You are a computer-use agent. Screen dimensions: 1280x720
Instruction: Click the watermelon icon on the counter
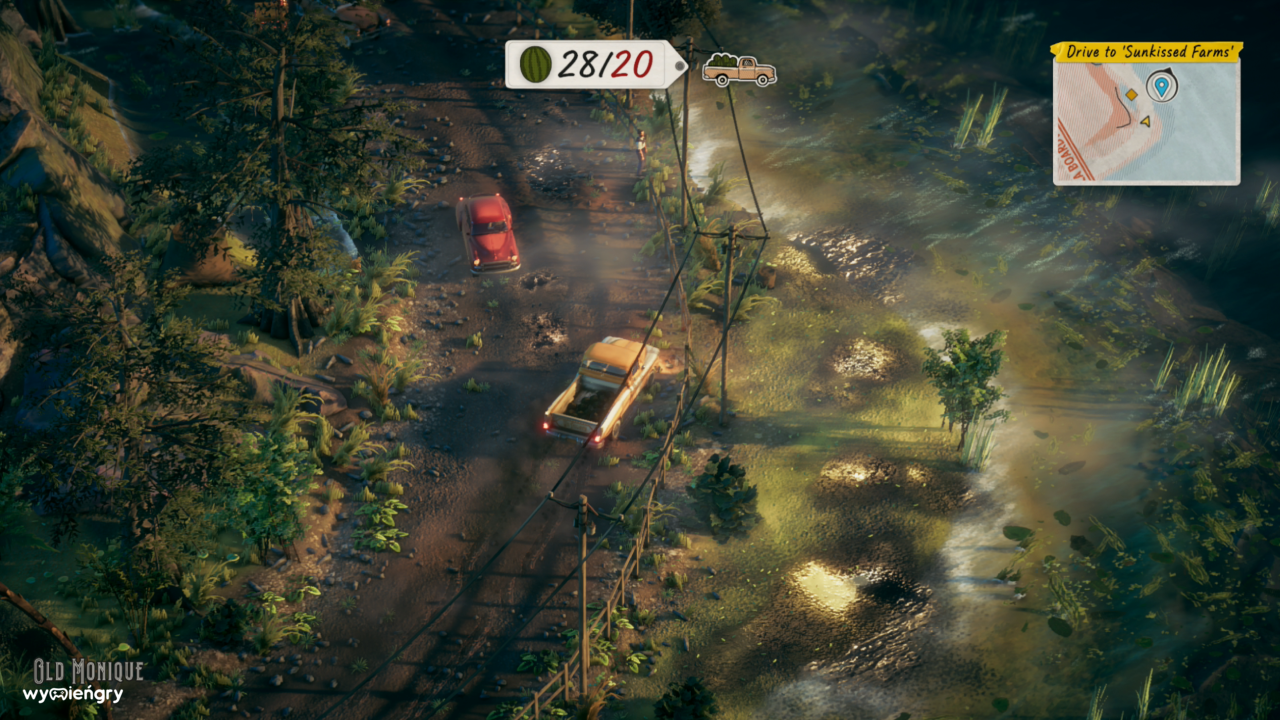pyautogui.click(x=536, y=65)
